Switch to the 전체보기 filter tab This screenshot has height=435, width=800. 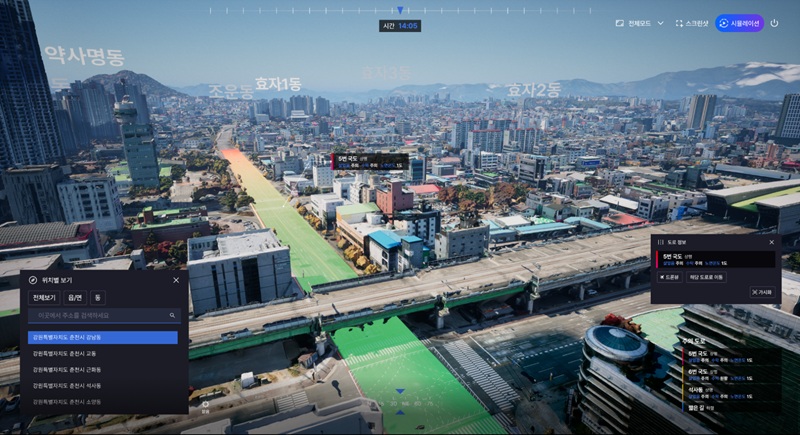(44, 298)
